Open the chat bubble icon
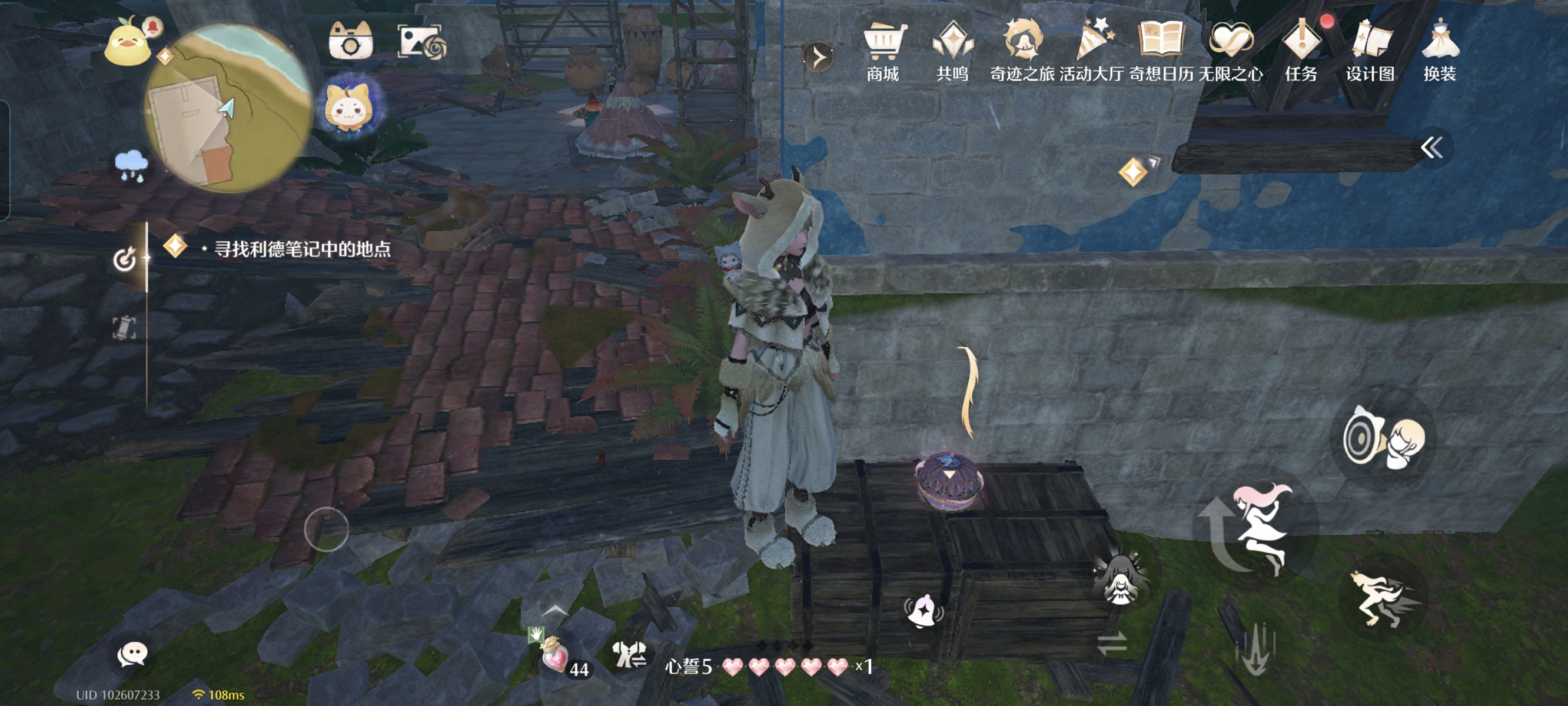1568x706 pixels. point(132,655)
